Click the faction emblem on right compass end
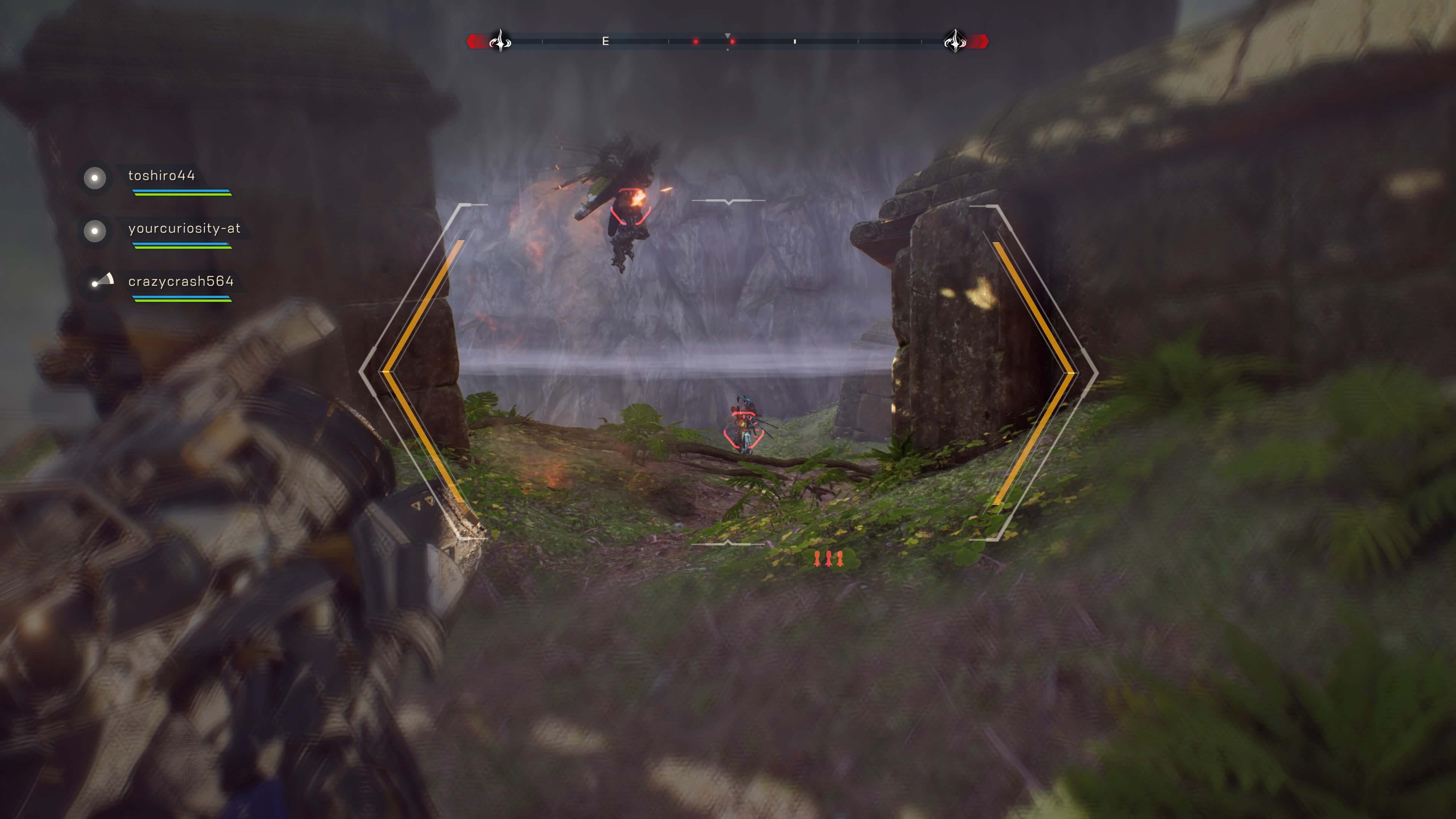This screenshot has width=1456, height=819. [956, 41]
